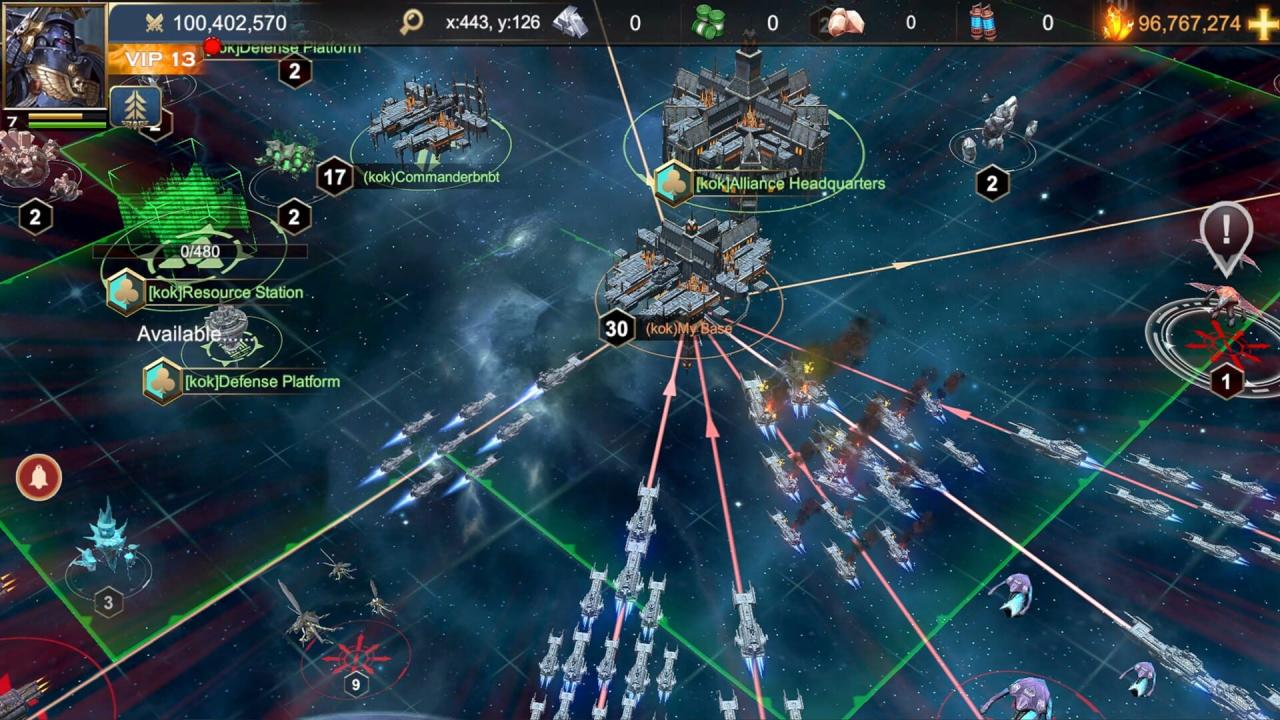Choose the Resource Station label
The width and height of the screenshot is (1280, 720).
point(224,293)
